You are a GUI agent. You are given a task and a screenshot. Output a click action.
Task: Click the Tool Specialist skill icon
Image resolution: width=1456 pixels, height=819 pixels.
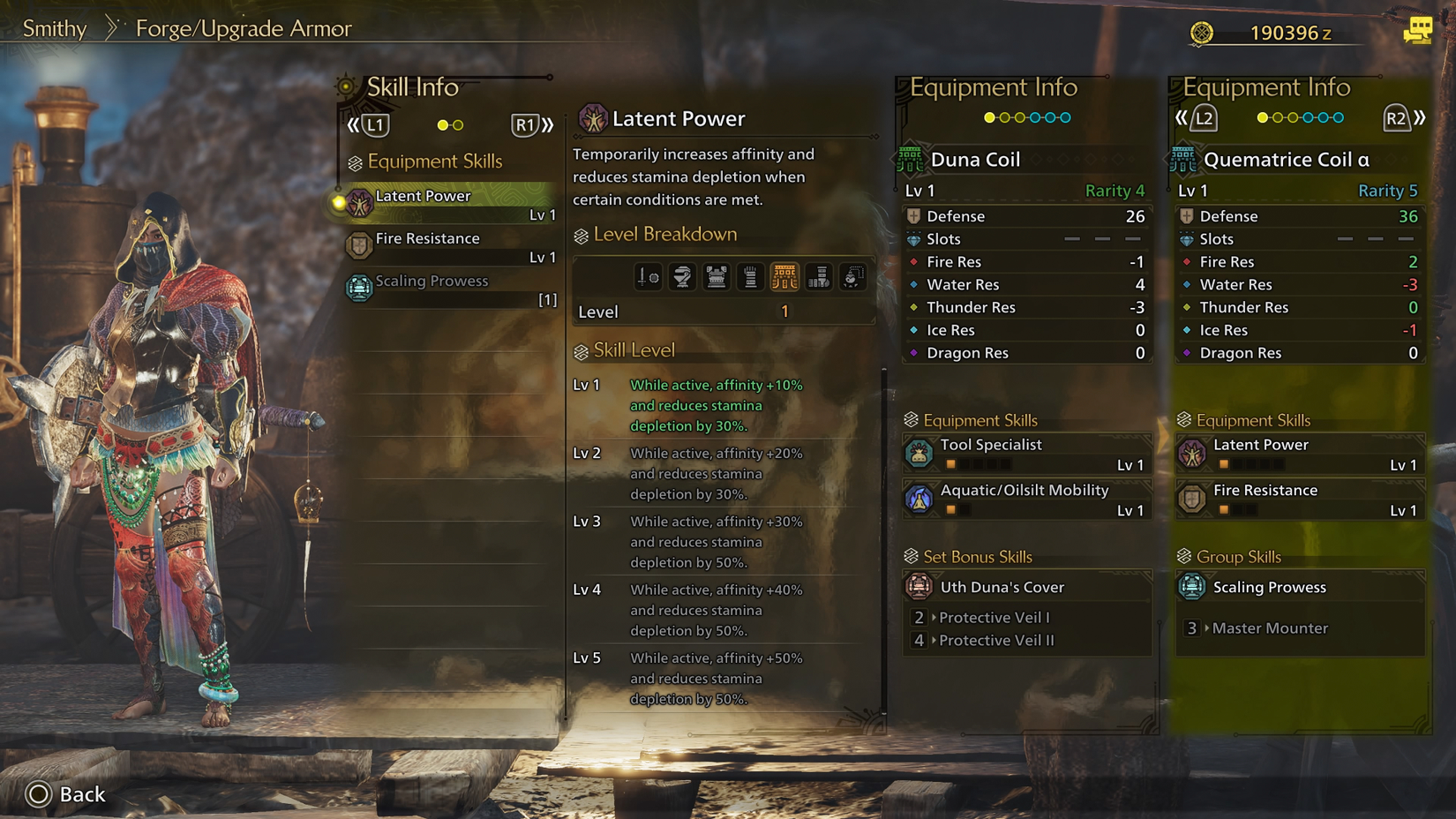[919, 451]
